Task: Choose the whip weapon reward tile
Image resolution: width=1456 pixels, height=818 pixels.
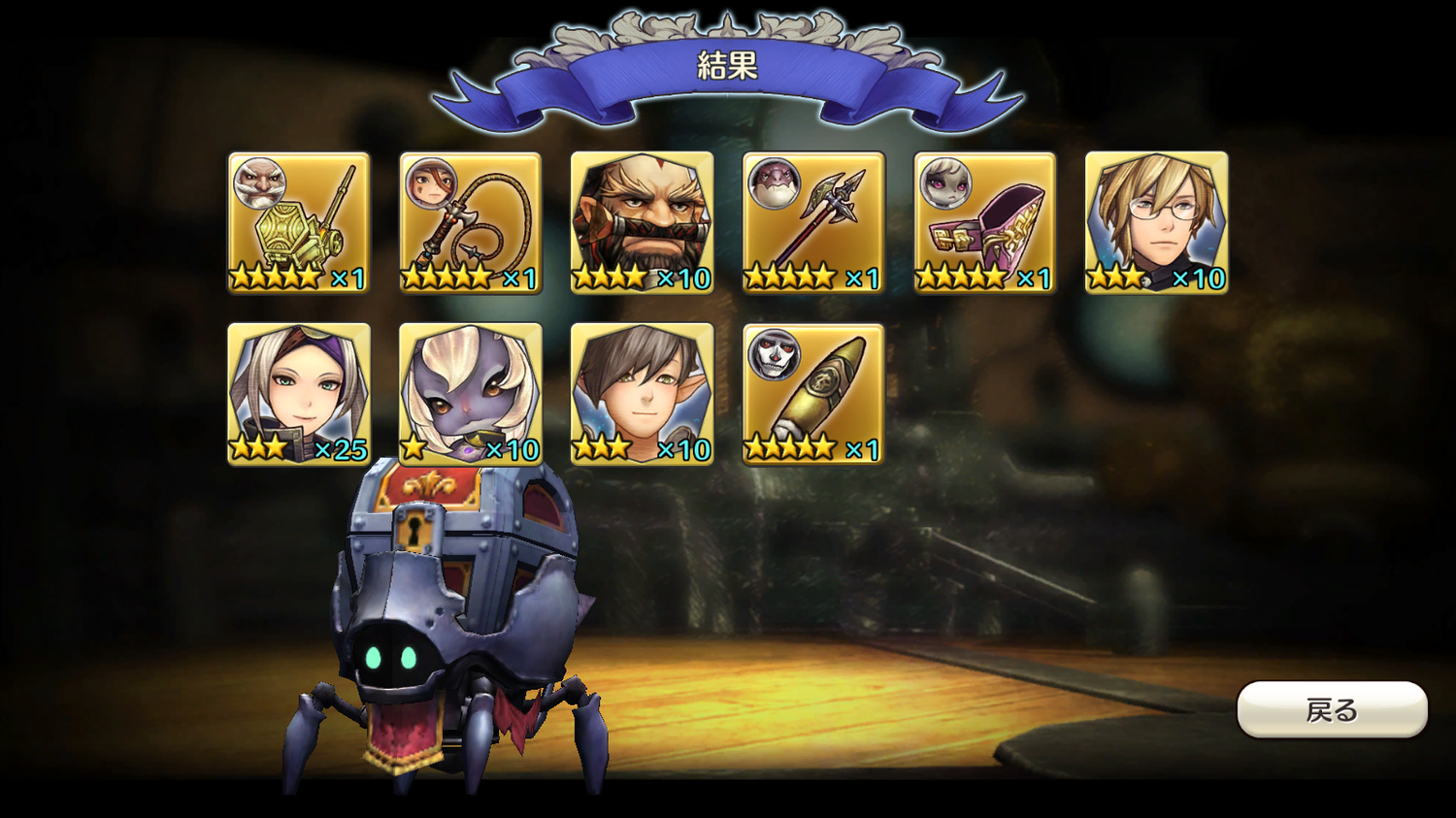Action: (471, 222)
